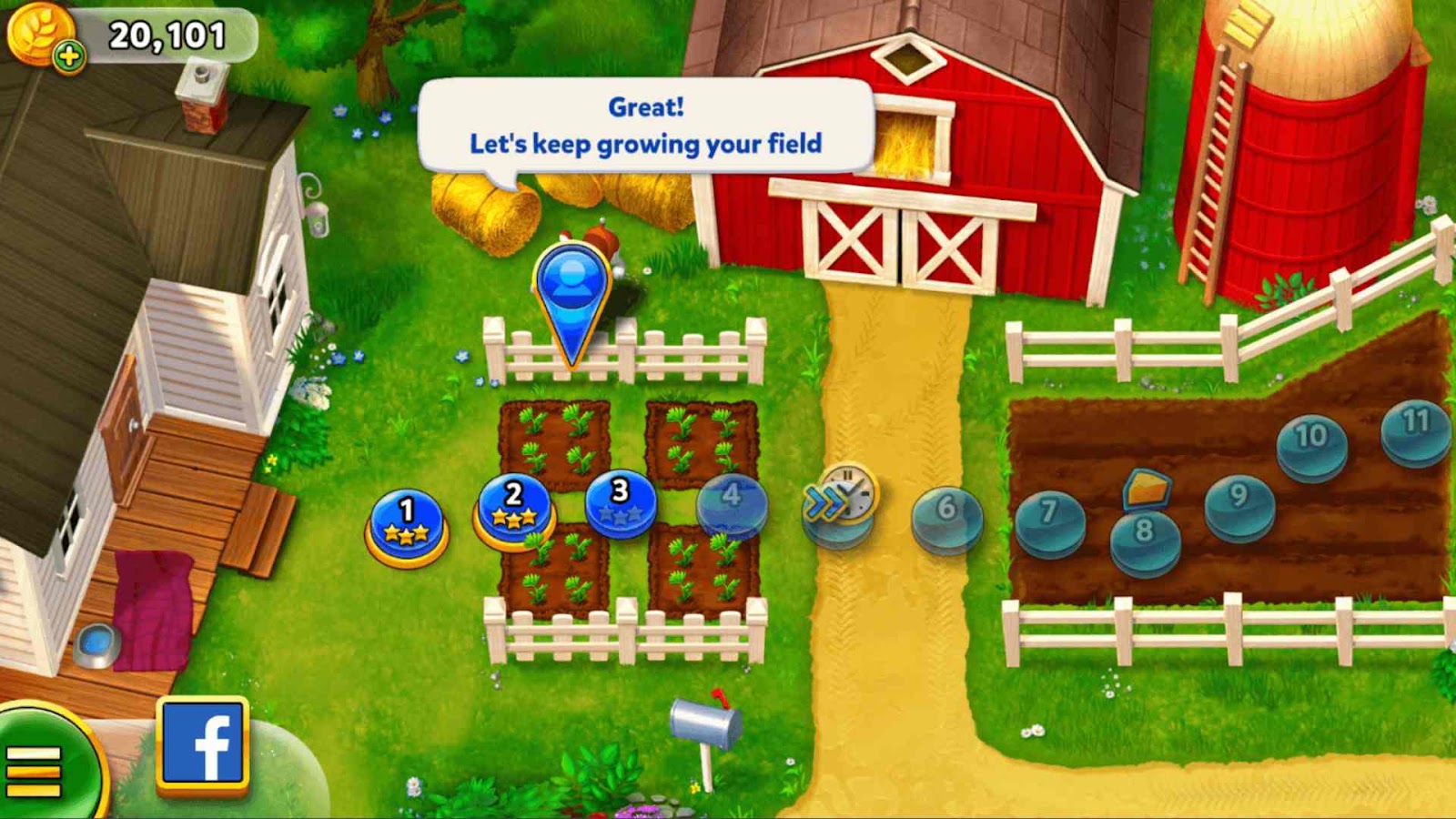Choose locked level 4 node
This screenshot has width=1456, height=819.
(732, 503)
